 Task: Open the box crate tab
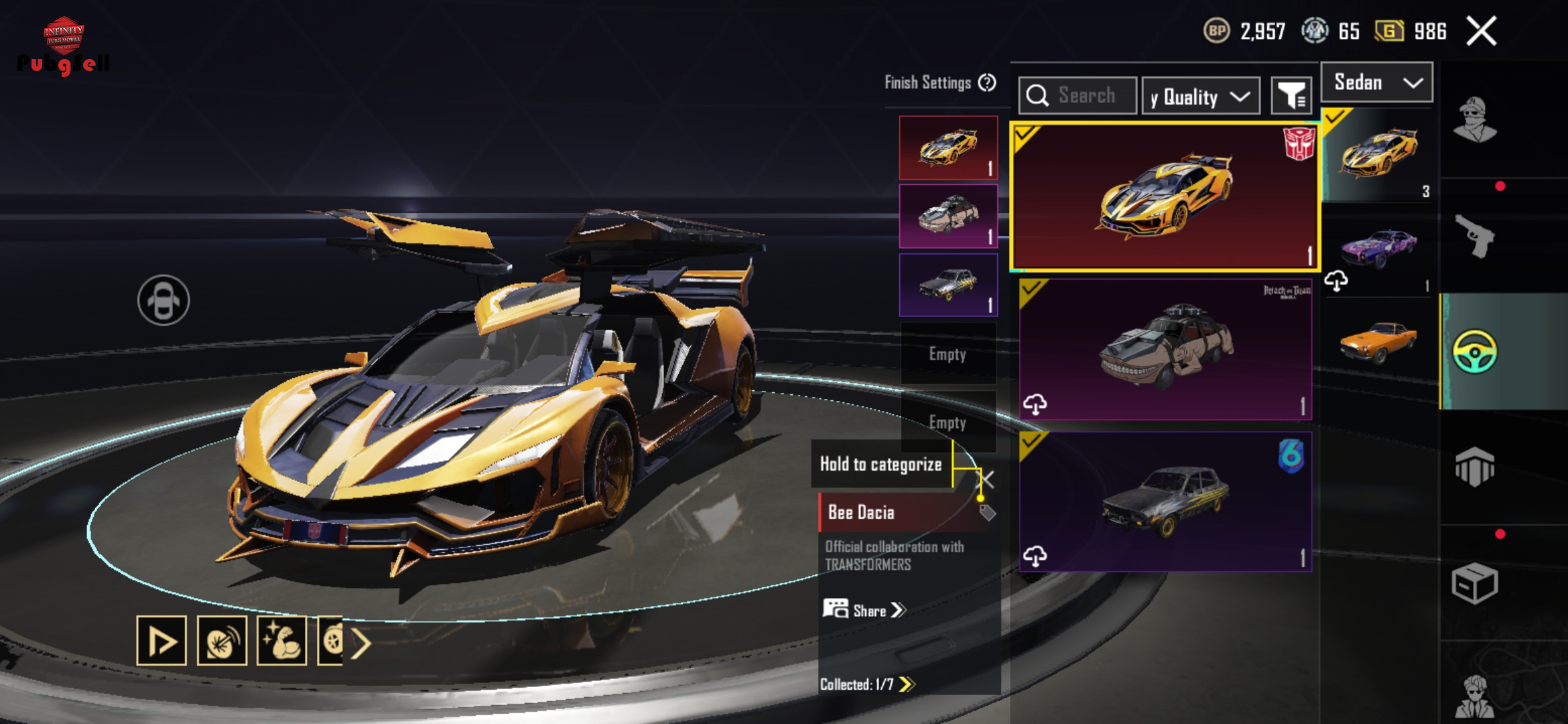(x=1474, y=583)
